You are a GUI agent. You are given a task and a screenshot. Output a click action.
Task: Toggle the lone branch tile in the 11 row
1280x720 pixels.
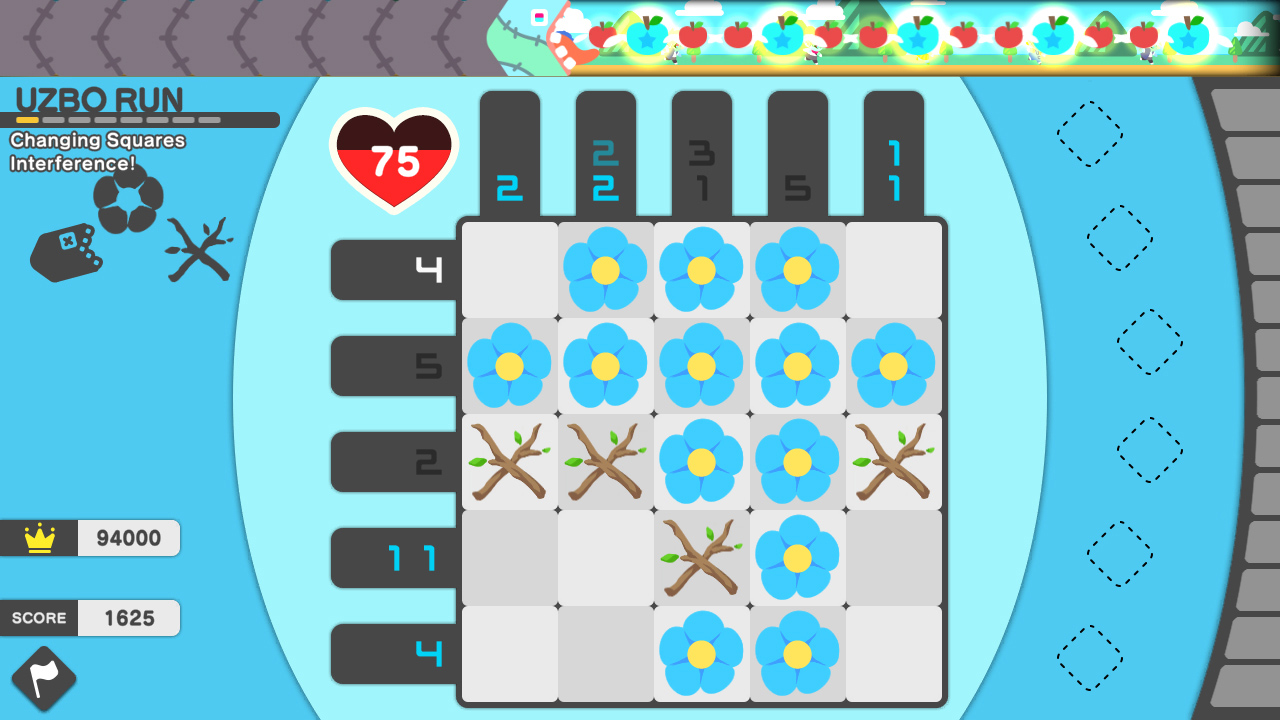[700, 558]
